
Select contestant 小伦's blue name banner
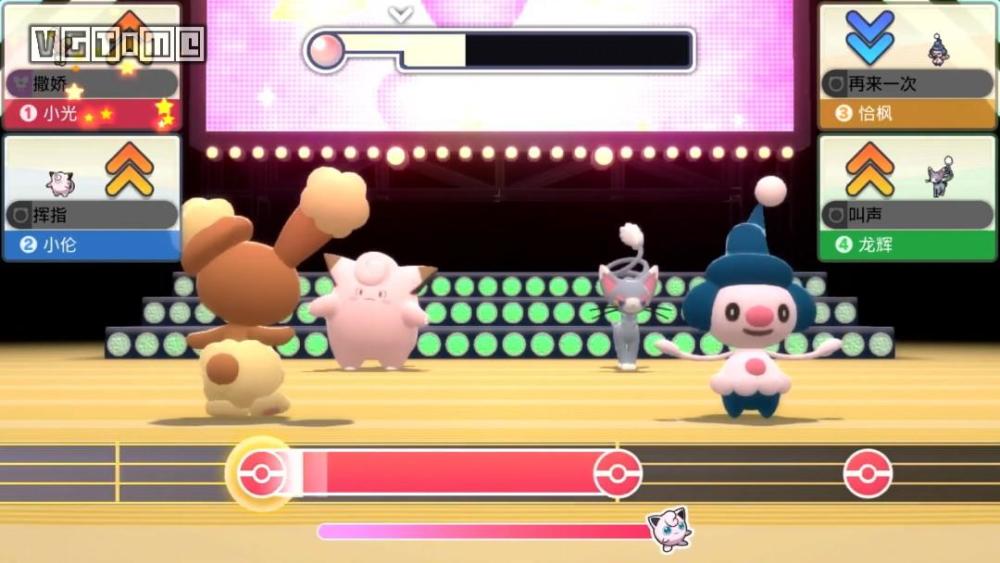pyautogui.click(x=90, y=245)
